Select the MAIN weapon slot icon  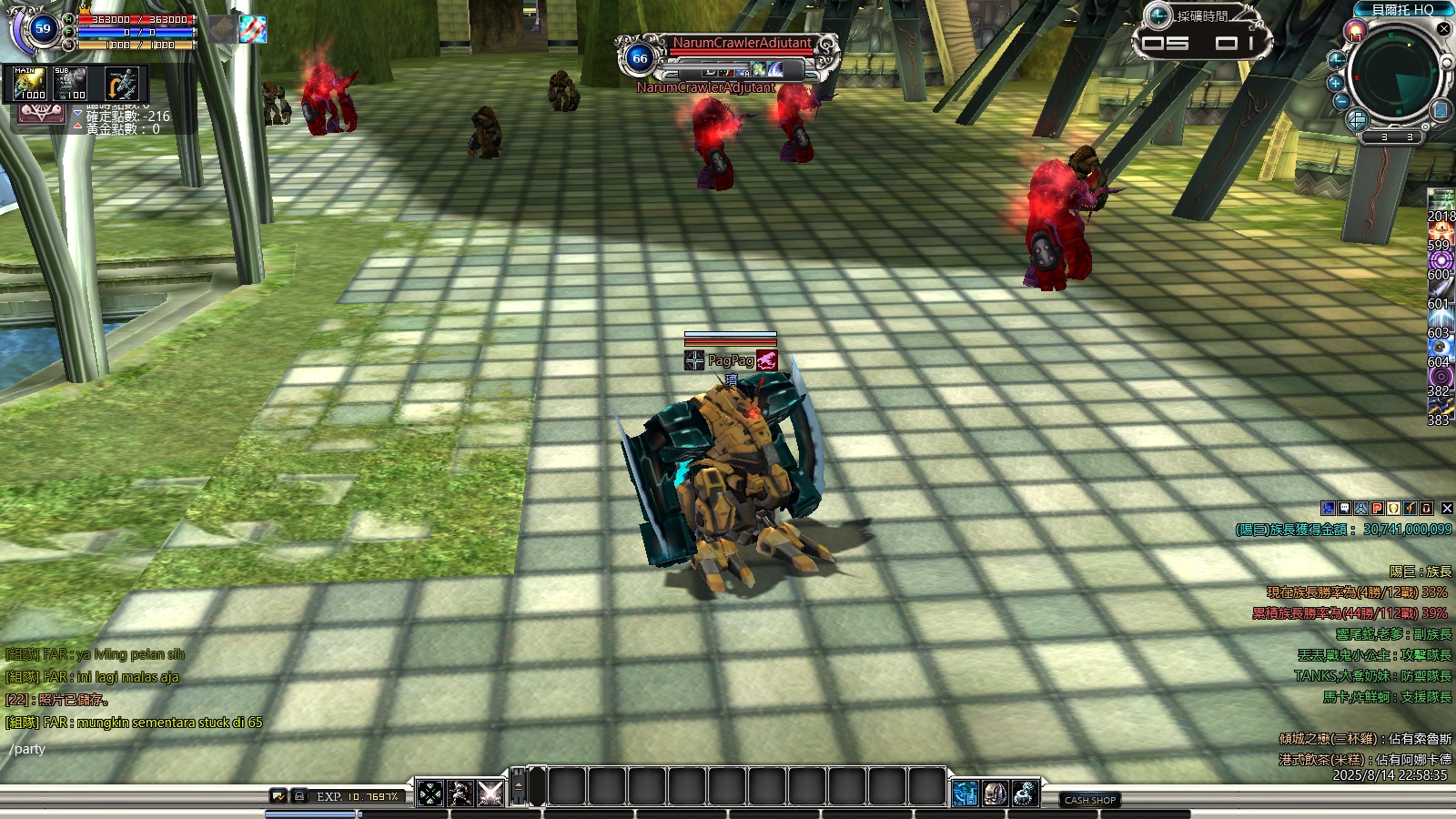point(29,84)
